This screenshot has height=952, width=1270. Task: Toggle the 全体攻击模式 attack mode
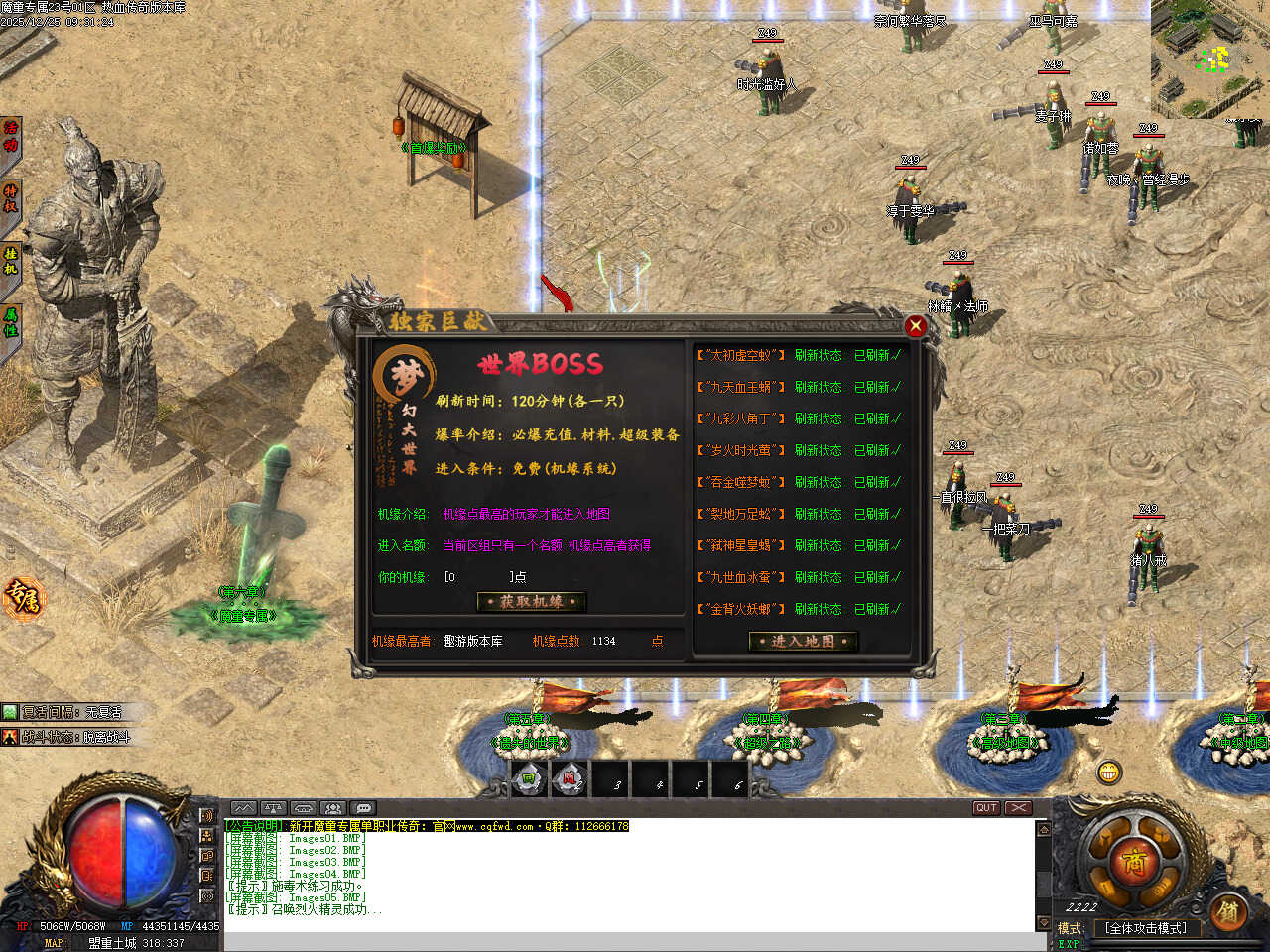[1145, 928]
